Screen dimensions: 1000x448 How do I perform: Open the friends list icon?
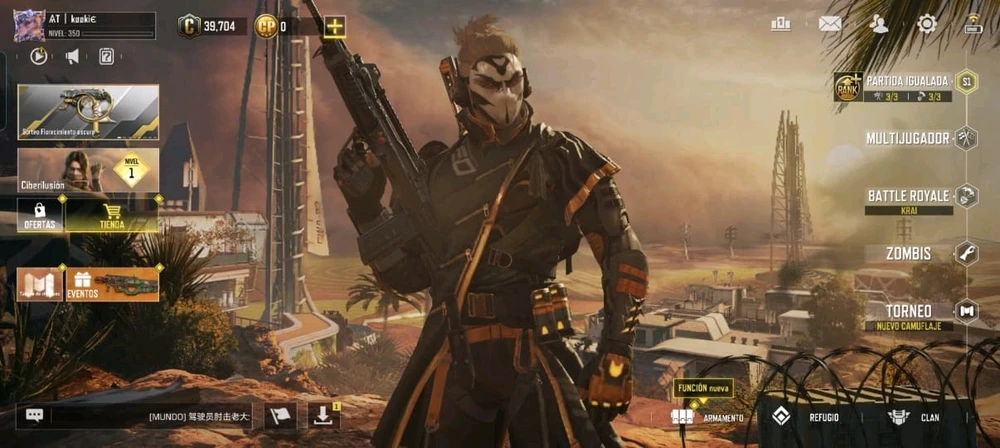pyautogui.click(x=879, y=24)
